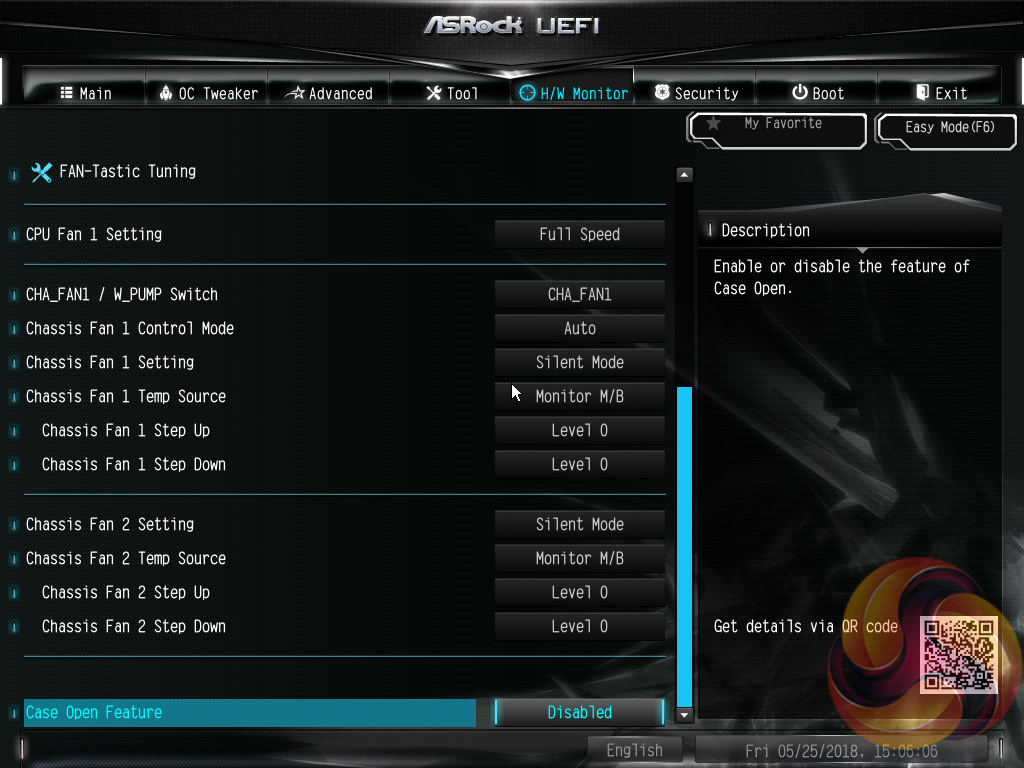Change the English language selection
Image resolution: width=1024 pixels, height=768 pixels.
(x=634, y=750)
